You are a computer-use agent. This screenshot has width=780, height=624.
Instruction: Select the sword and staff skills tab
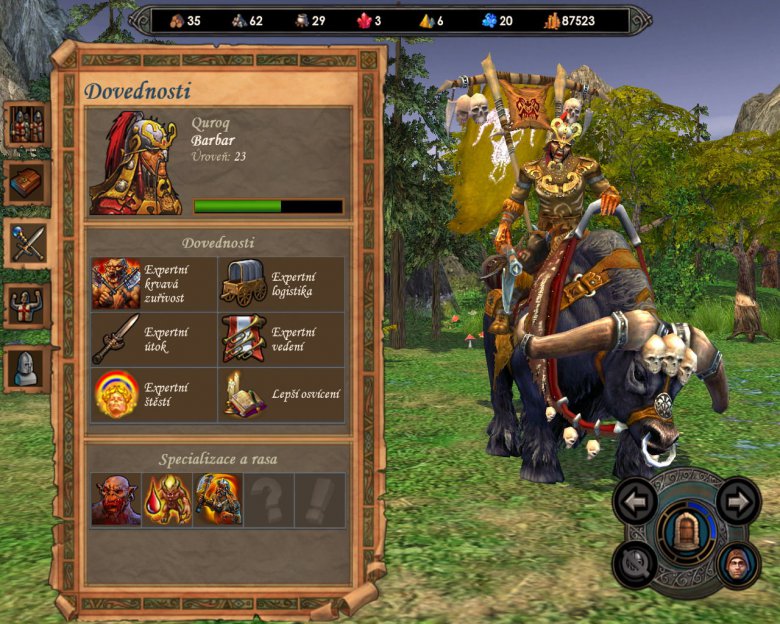click(26, 243)
